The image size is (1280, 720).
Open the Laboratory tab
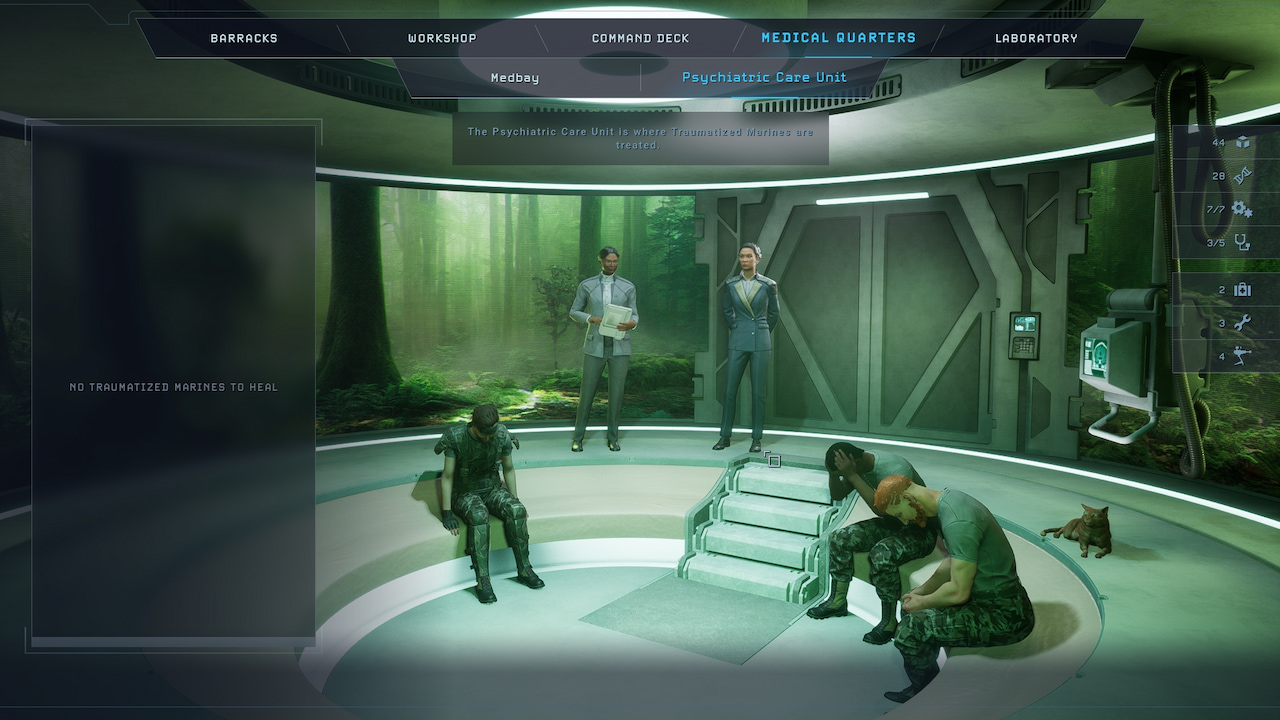1036,39
